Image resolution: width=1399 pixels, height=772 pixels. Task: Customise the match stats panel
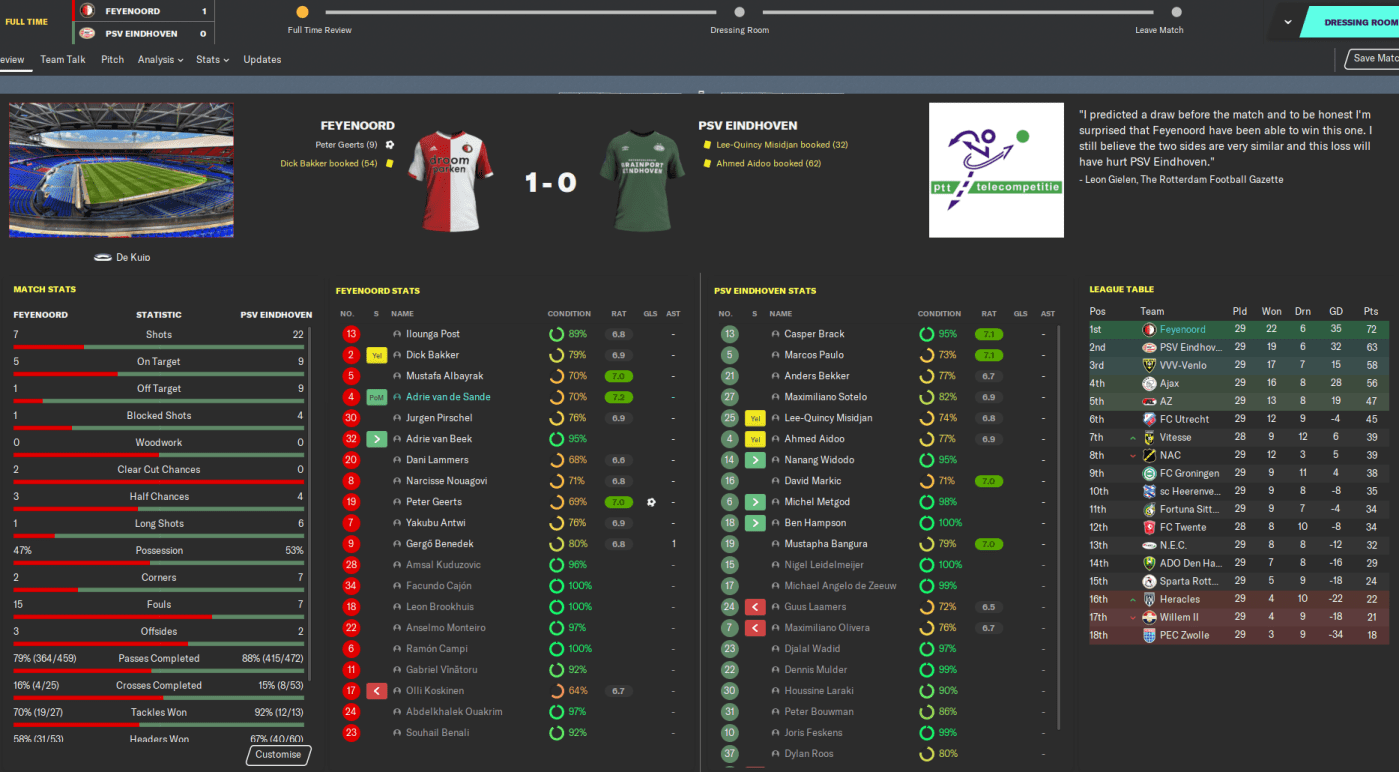[278, 754]
